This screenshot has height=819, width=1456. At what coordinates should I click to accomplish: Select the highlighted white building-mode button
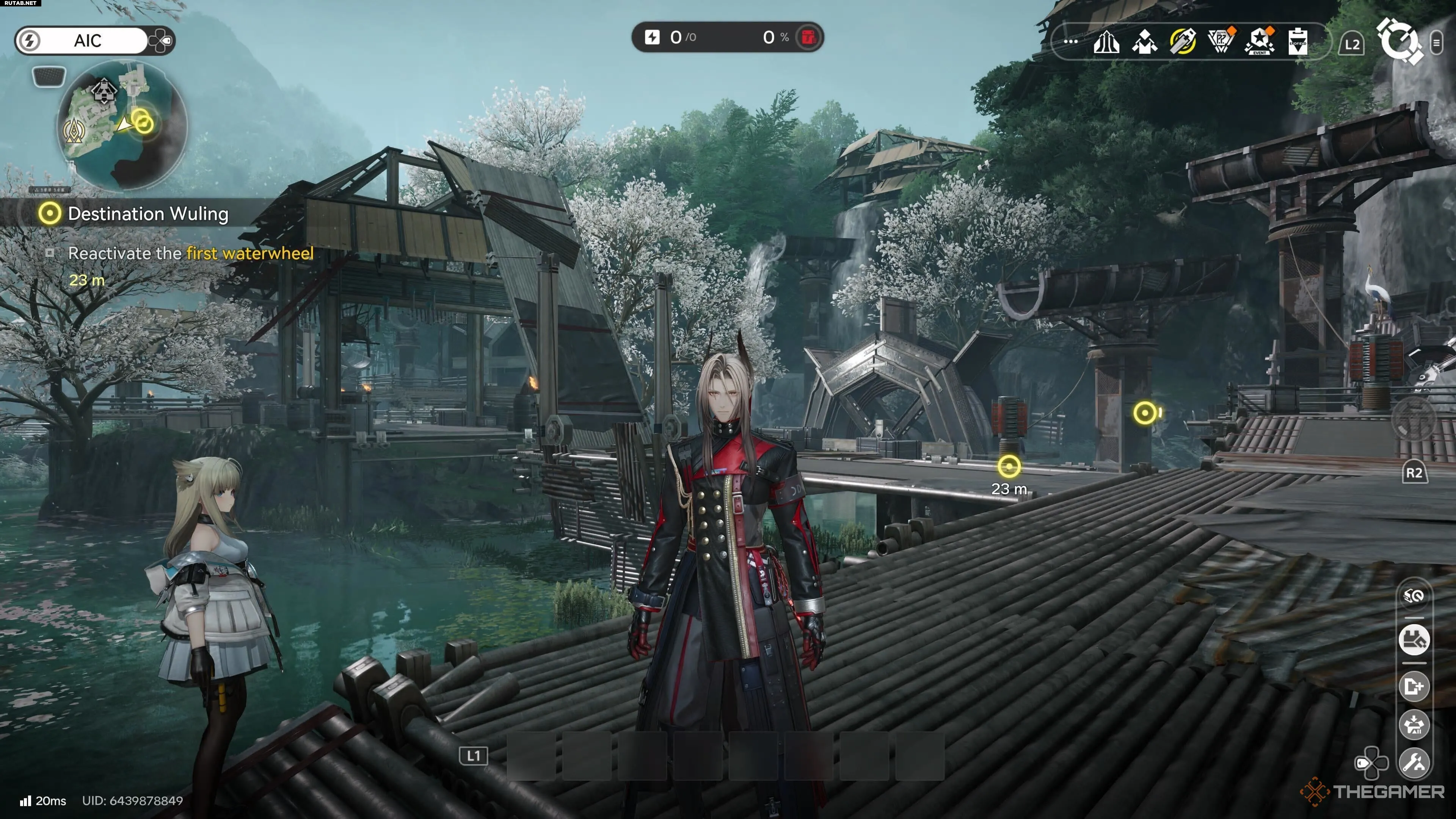(x=1414, y=640)
